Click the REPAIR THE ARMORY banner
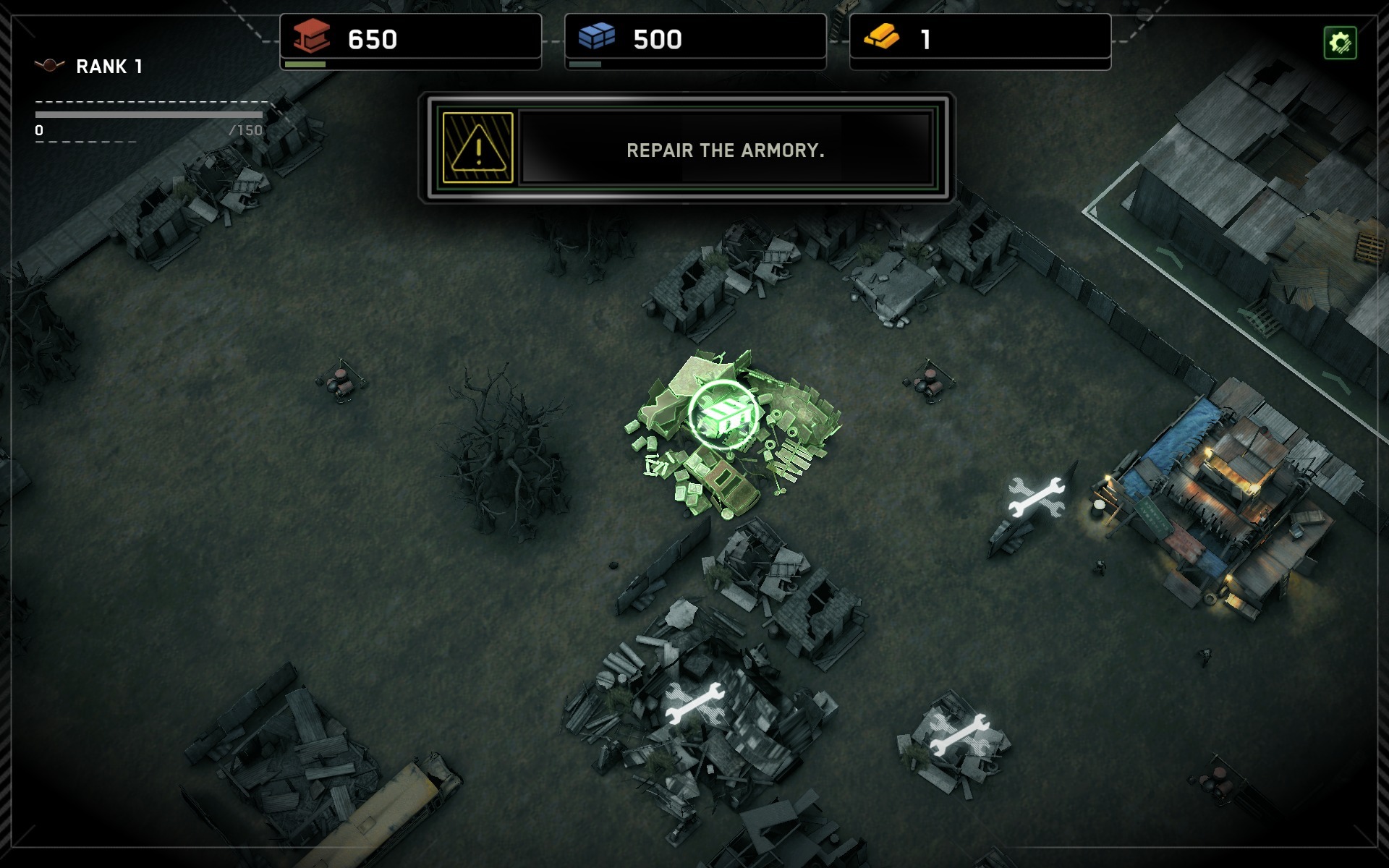Image resolution: width=1389 pixels, height=868 pixels. (726, 151)
